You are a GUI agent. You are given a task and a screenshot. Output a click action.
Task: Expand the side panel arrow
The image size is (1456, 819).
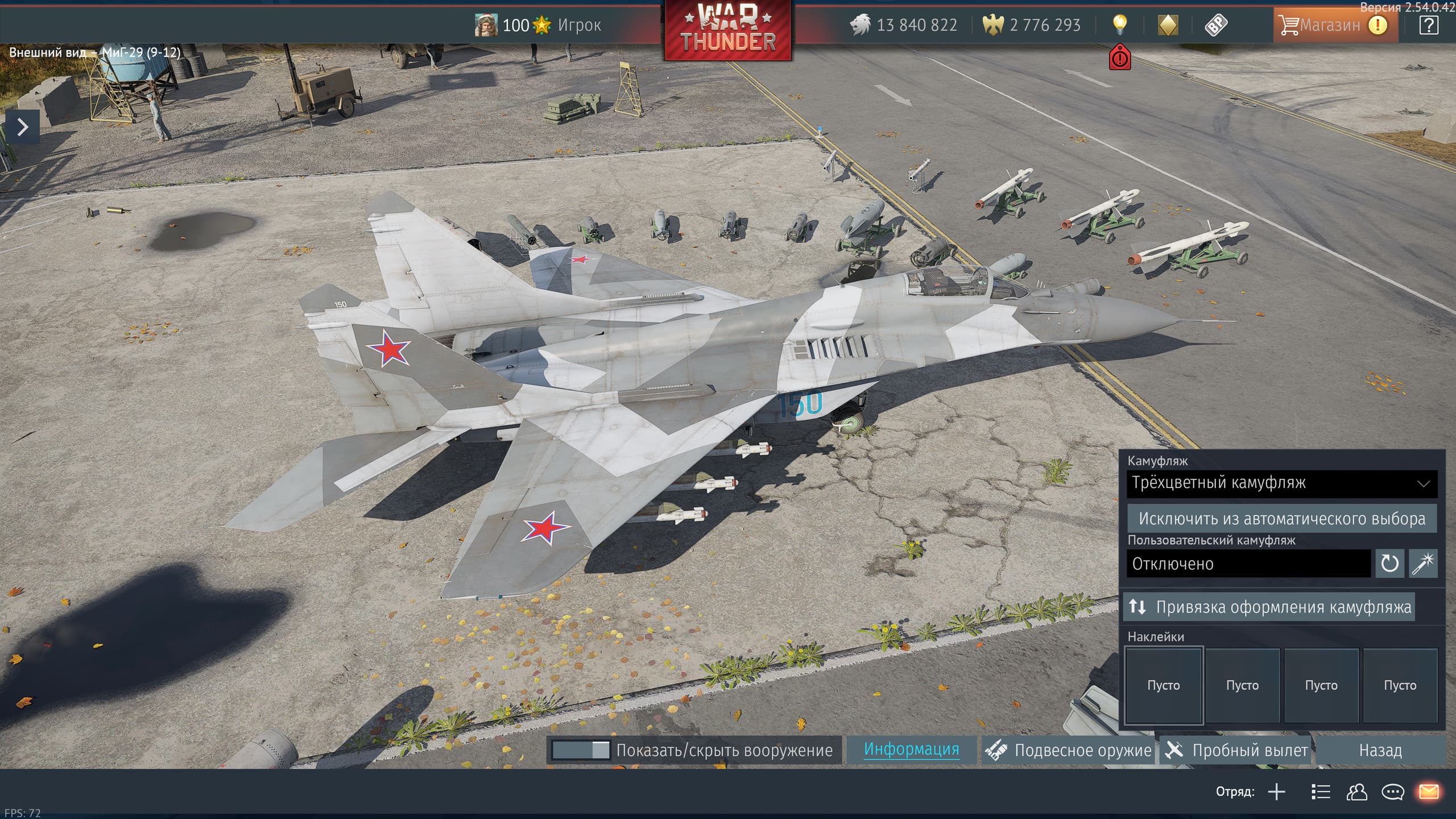pyautogui.click(x=22, y=127)
